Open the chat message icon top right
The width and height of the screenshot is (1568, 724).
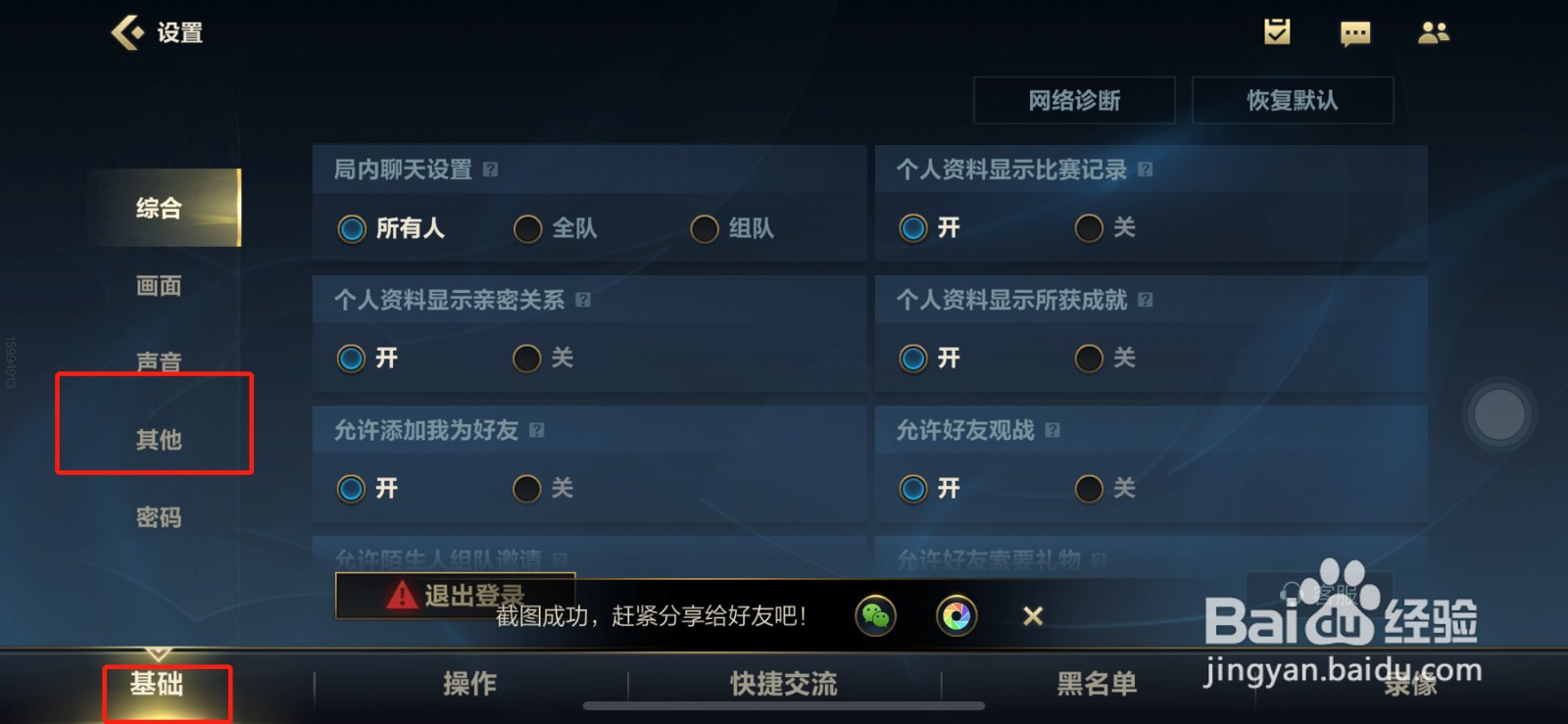click(1355, 32)
